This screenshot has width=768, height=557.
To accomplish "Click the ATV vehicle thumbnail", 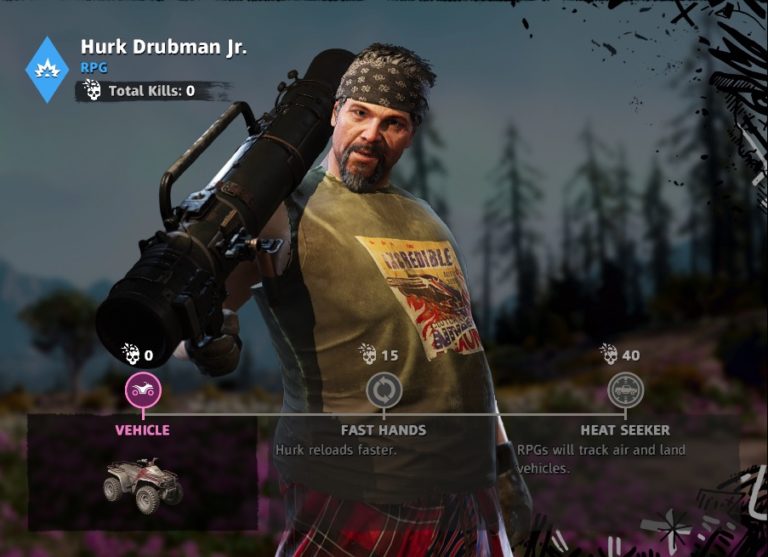I will tap(143, 482).
